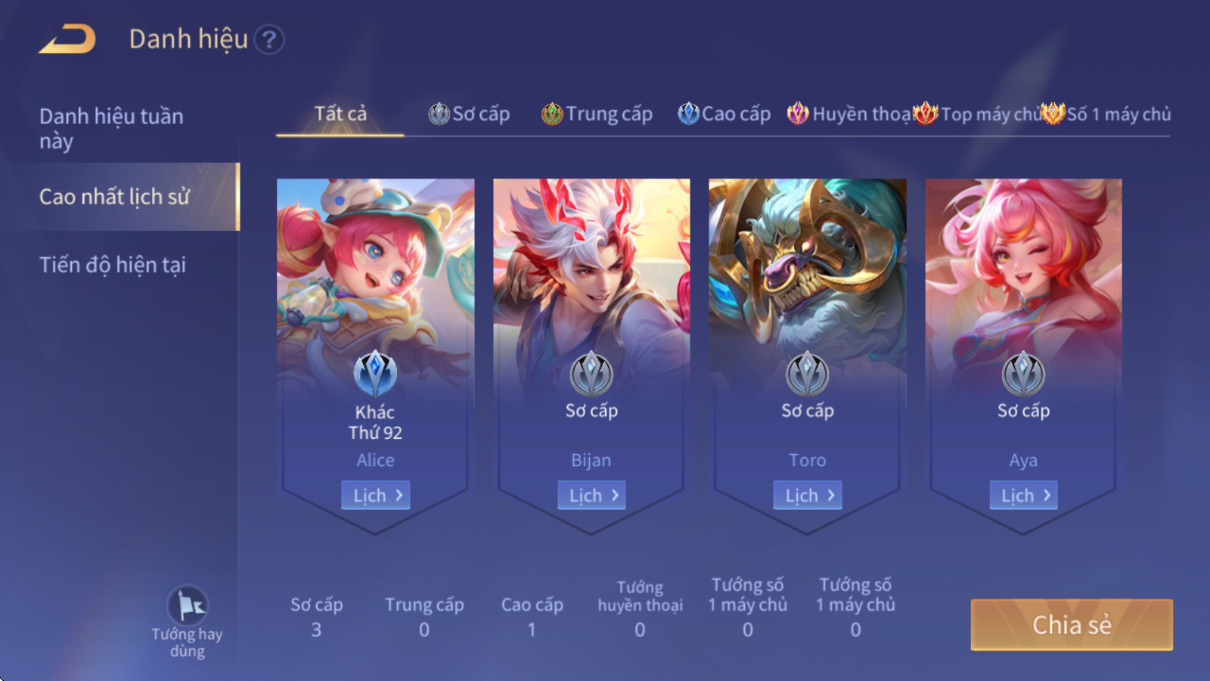The height and width of the screenshot is (681, 1210).
Task: Switch to the Sơ cấp tab
Action: coord(469,114)
